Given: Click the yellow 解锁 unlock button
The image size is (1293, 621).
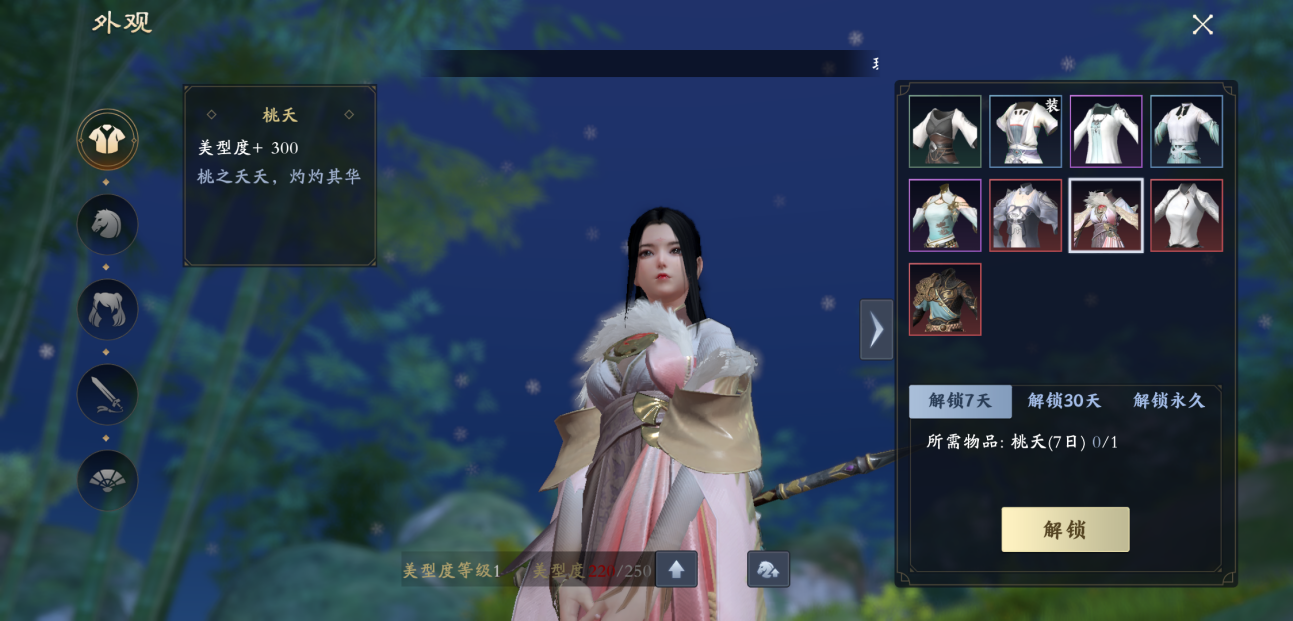Looking at the screenshot, I should 1065,529.
